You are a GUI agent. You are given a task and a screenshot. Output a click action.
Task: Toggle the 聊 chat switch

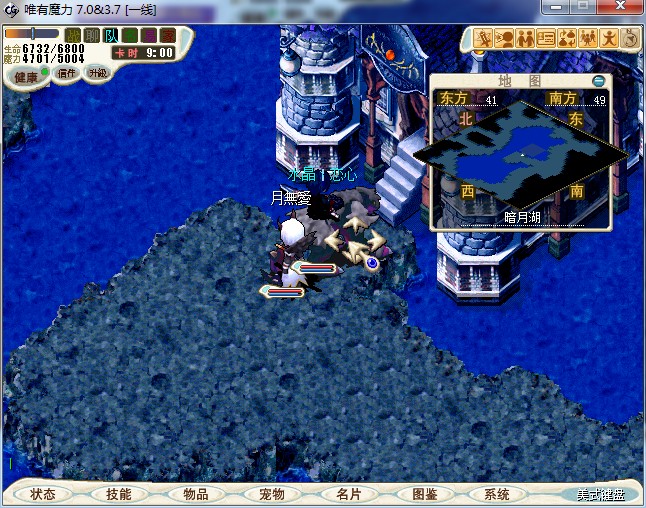click(92, 36)
